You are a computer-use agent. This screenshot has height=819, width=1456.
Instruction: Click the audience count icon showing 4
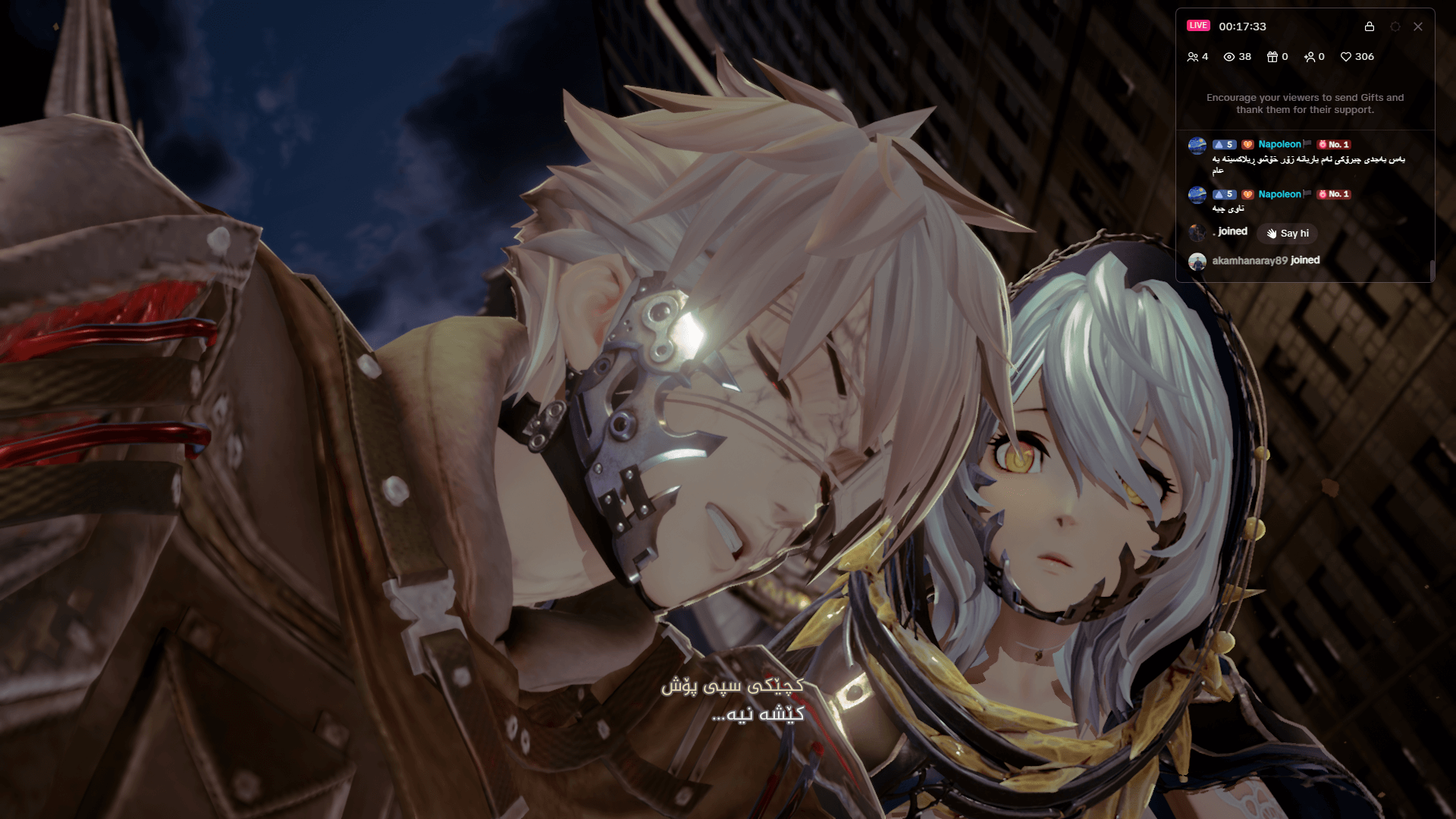pyautogui.click(x=1193, y=57)
